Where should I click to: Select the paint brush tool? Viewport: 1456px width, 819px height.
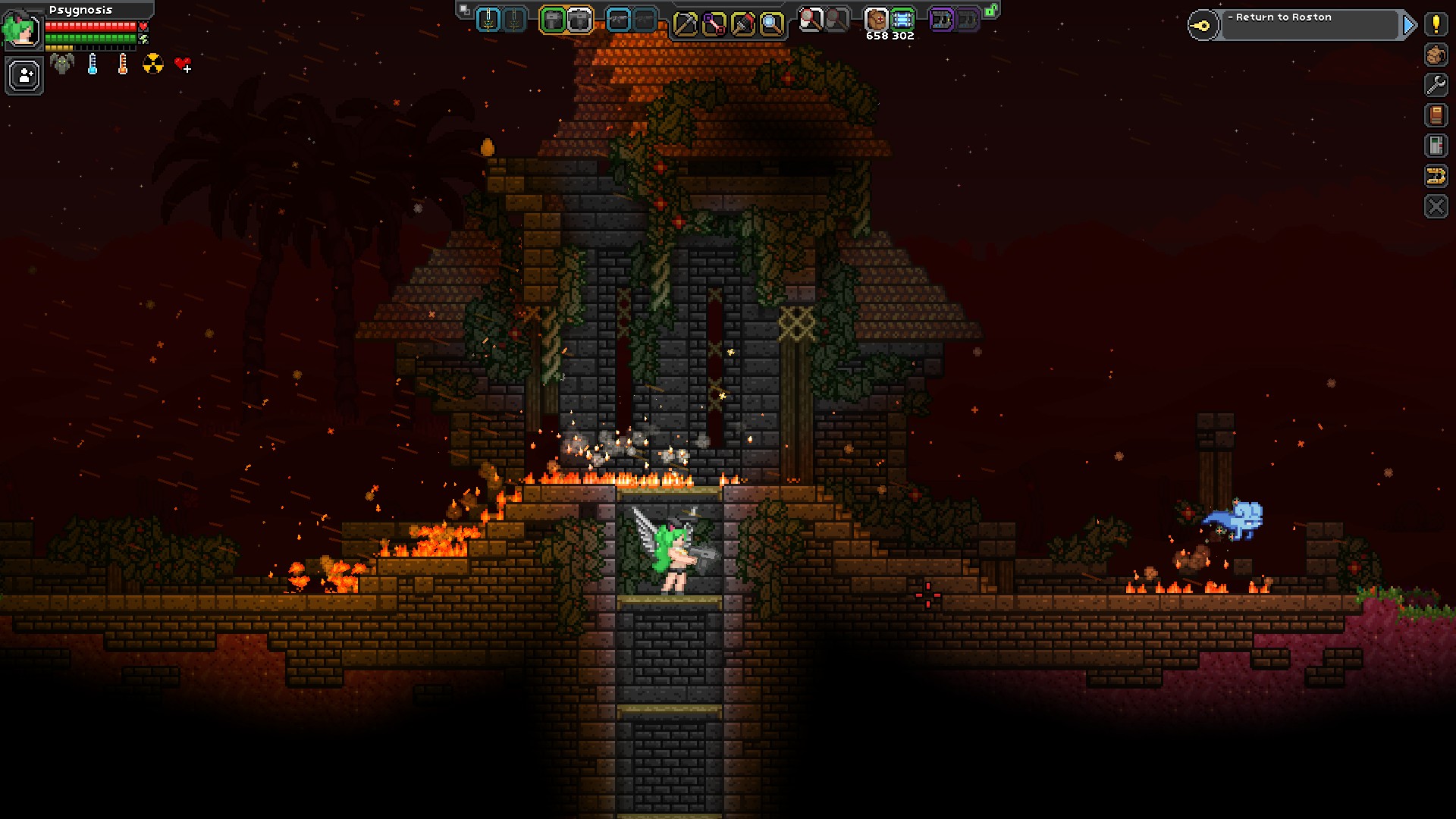pyautogui.click(x=742, y=24)
